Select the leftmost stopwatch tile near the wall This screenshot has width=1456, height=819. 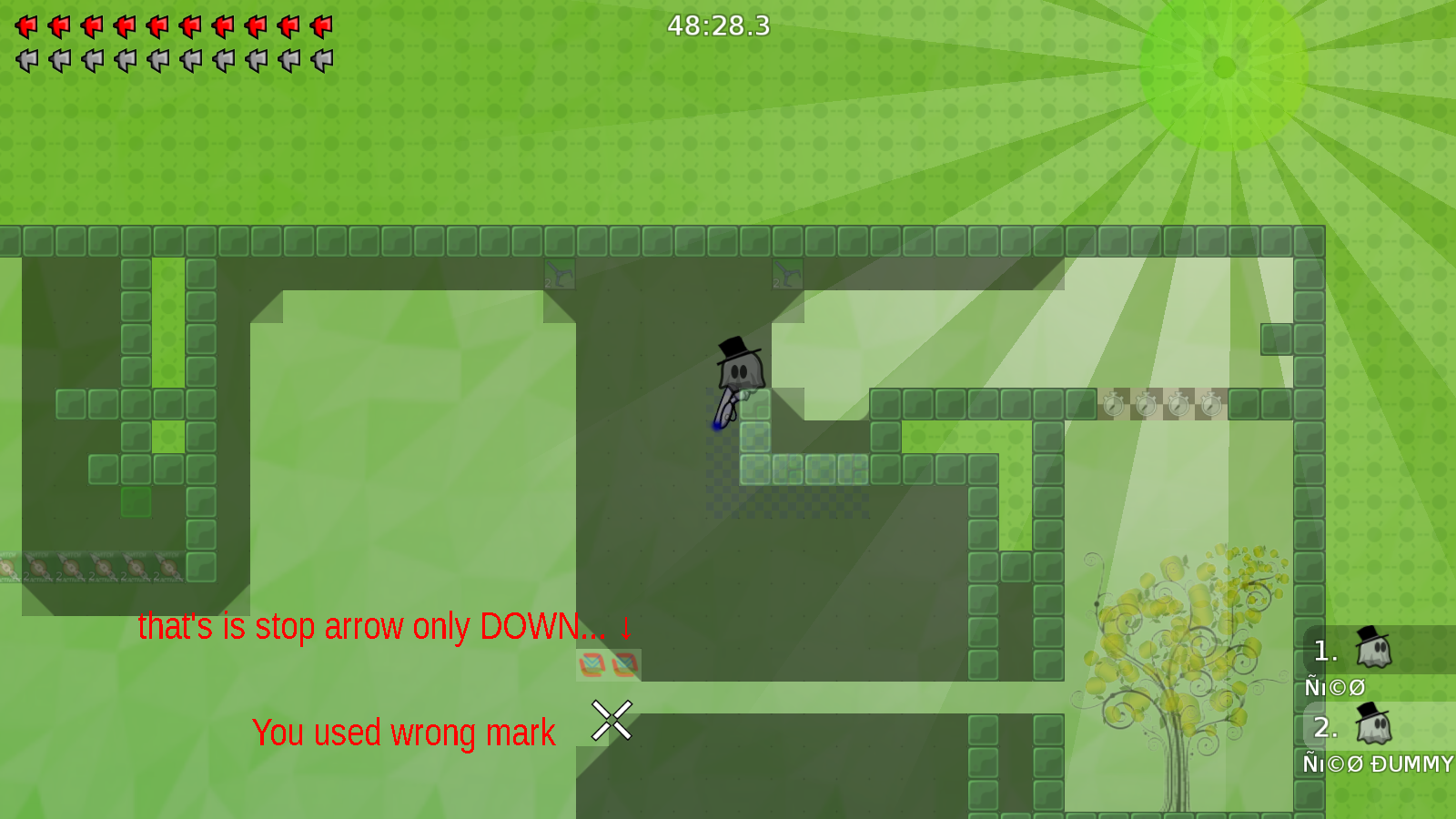click(x=1113, y=405)
